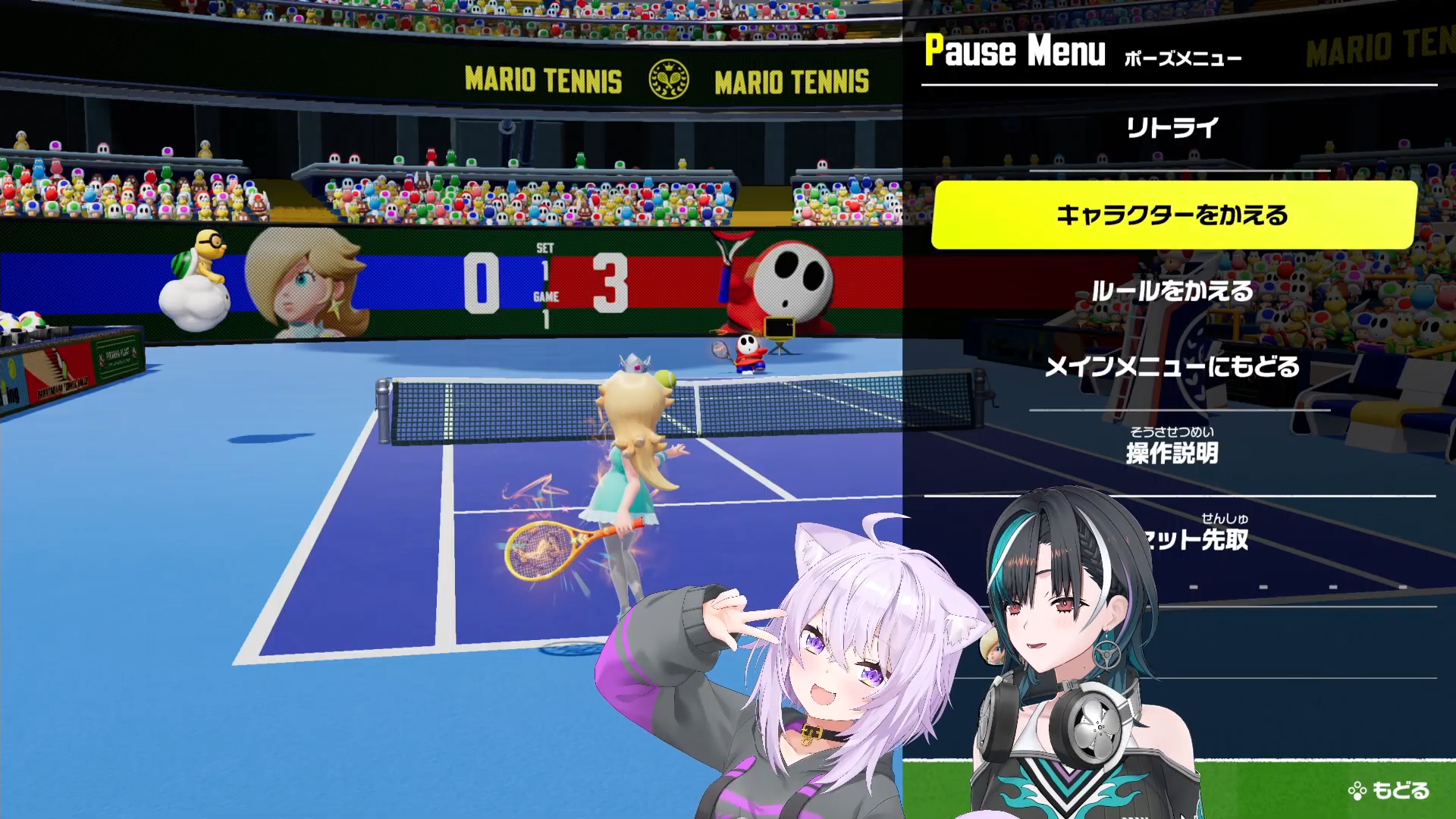Screen dimensions: 1456x819
Task: Choose キャラクターをかえる to change character
Action: (x=1173, y=215)
